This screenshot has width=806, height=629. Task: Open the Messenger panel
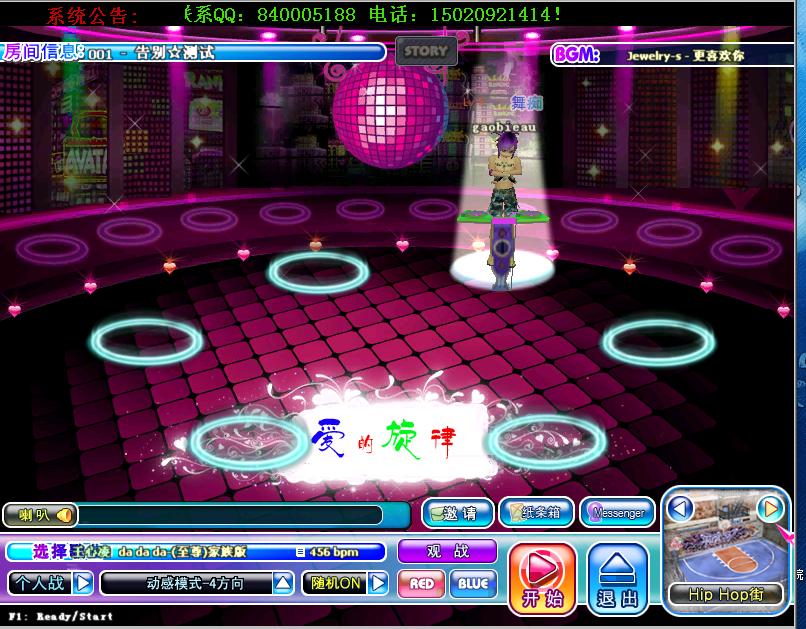(x=616, y=513)
